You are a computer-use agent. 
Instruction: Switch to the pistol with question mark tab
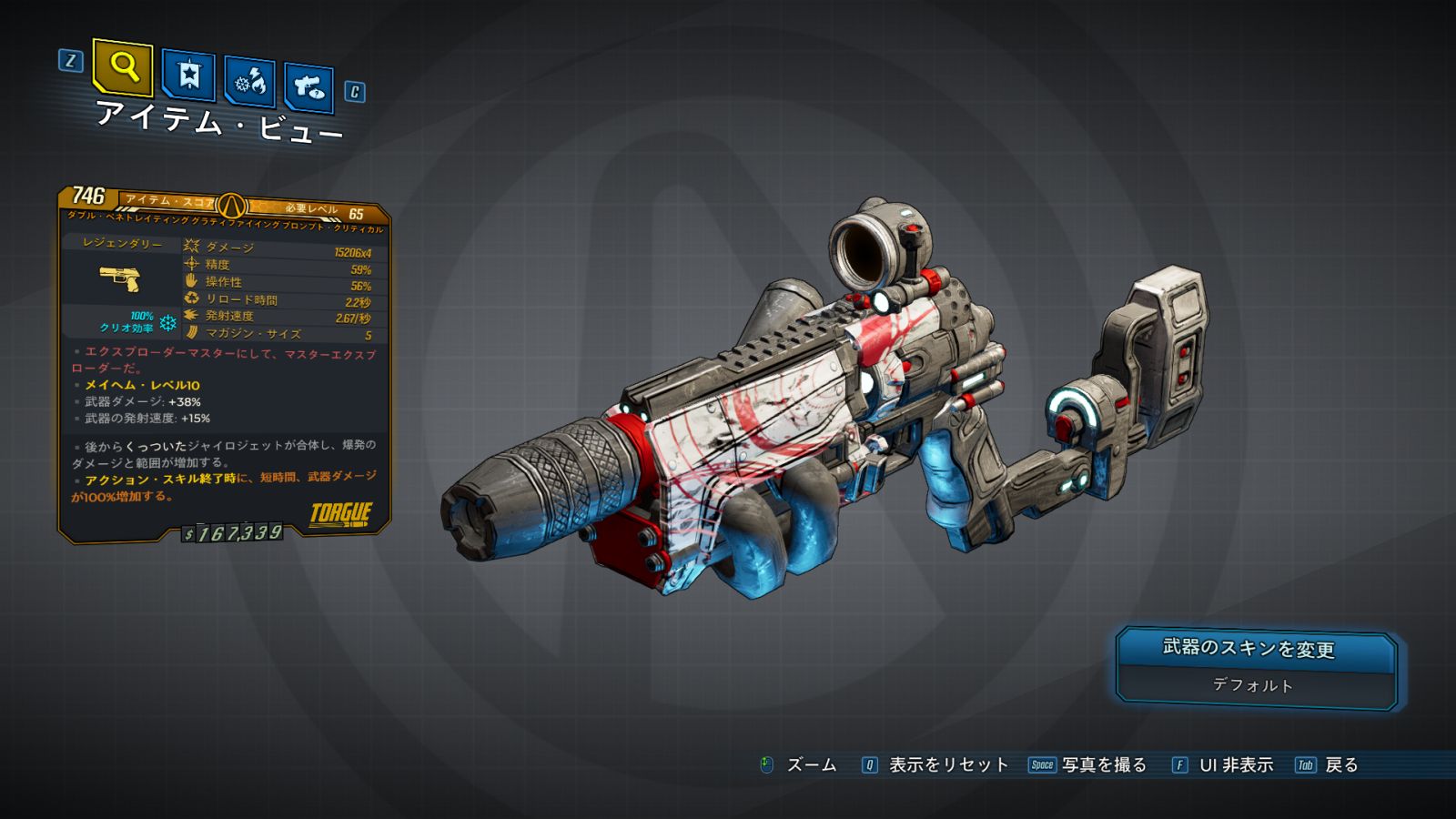(x=308, y=87)
